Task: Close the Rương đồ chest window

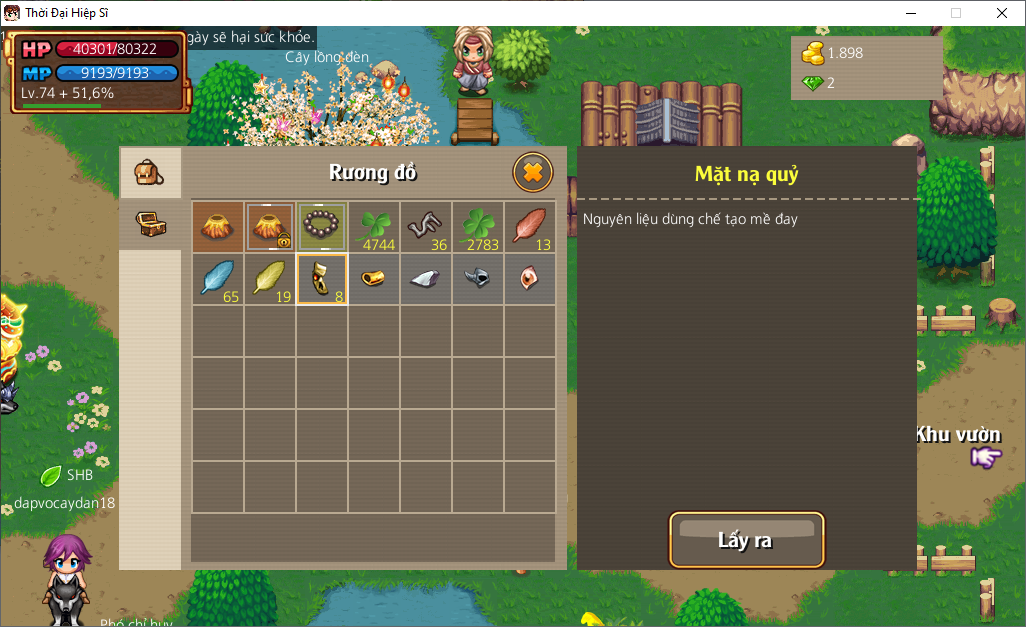Action: [x=533, y=172]
